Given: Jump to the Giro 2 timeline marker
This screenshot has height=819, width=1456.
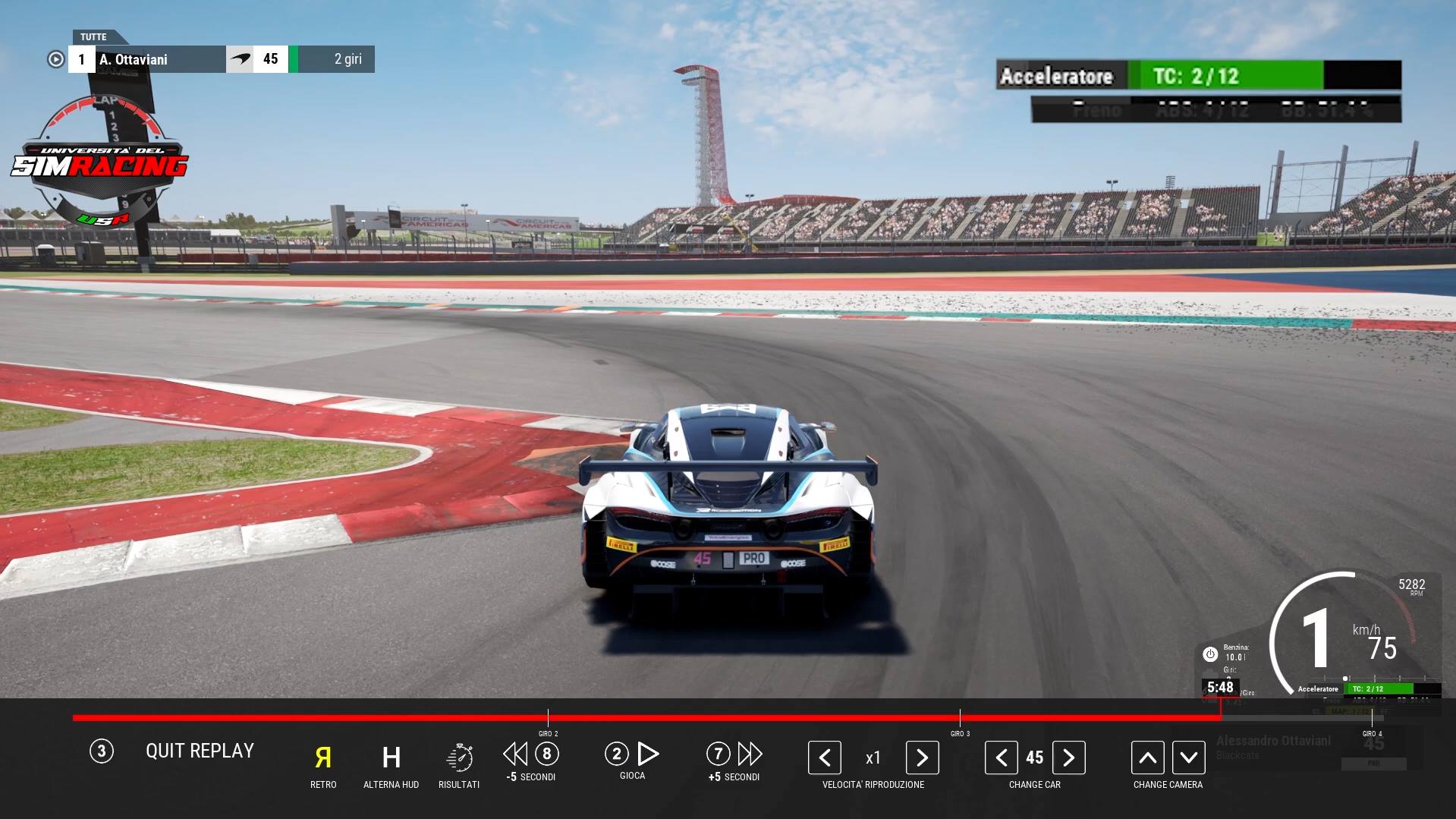Looking at the screenshot, I should click(x=548, y=718).
